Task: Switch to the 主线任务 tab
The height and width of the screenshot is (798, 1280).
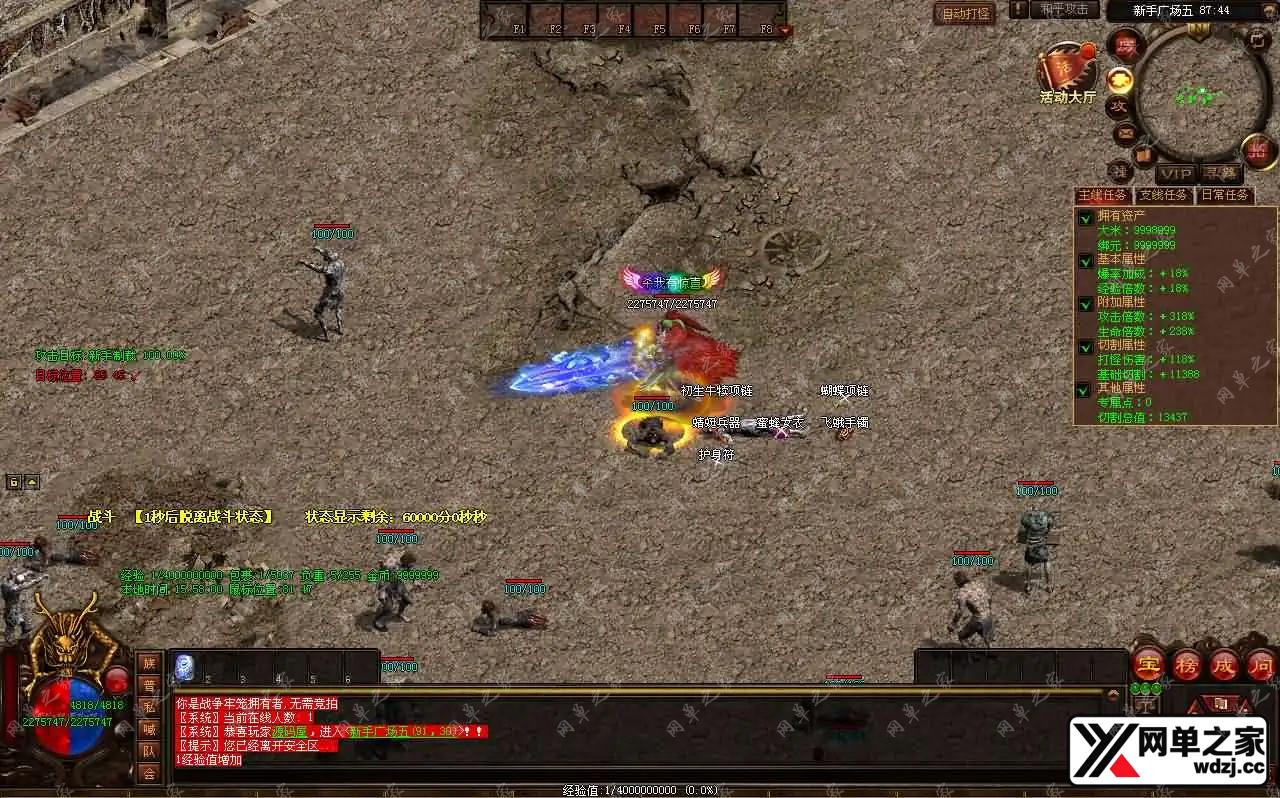Action: pyautogui.click(x=1103, y=195)
